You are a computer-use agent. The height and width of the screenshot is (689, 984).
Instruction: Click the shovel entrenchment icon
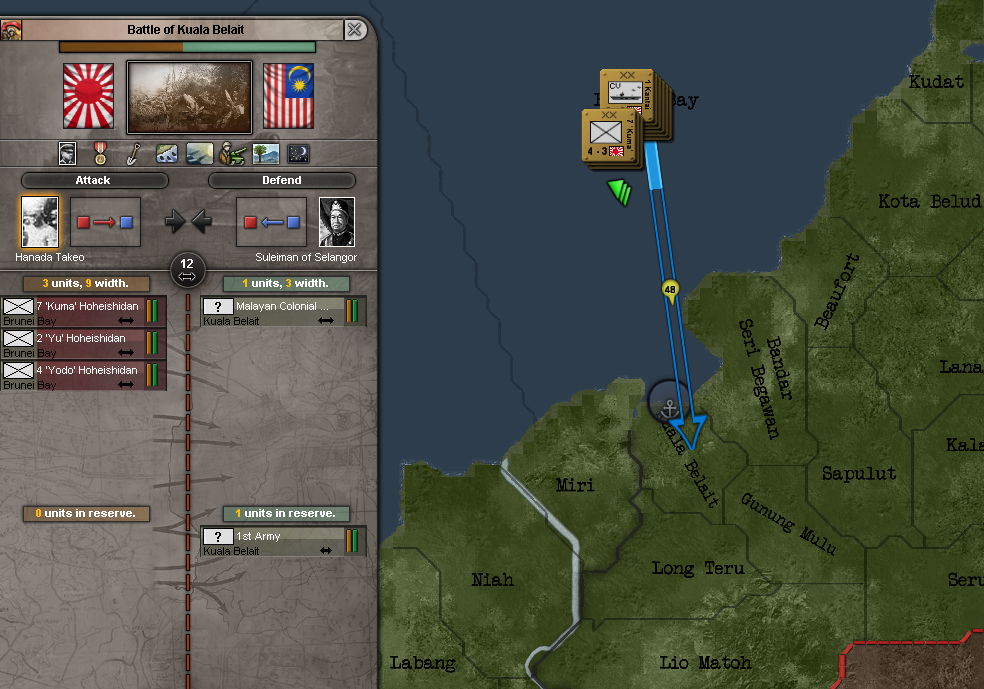(133, 154)
